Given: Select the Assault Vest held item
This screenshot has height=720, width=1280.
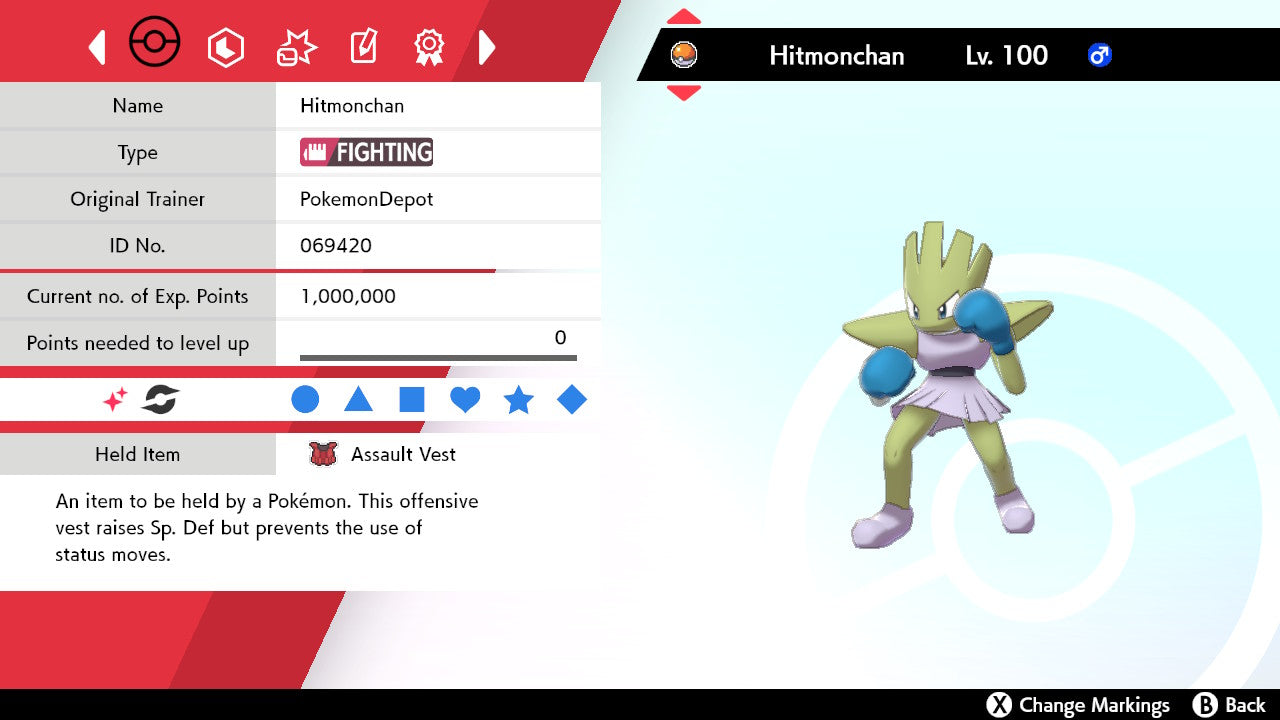Looking at the screenshot, I should coord(403,454).
